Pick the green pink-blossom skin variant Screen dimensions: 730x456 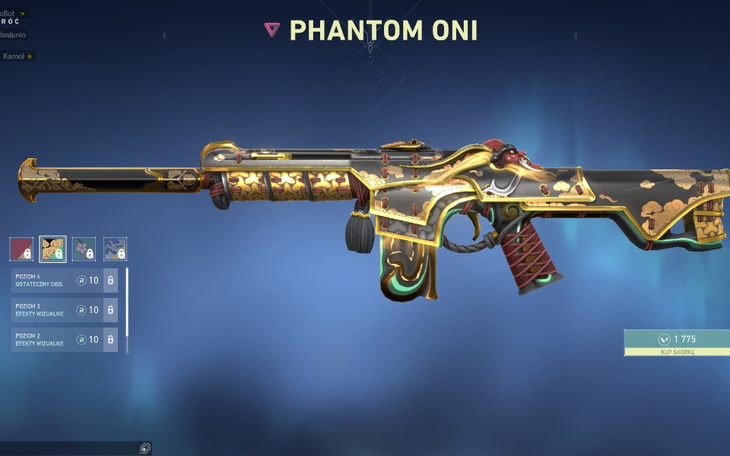tap(84, 249)
